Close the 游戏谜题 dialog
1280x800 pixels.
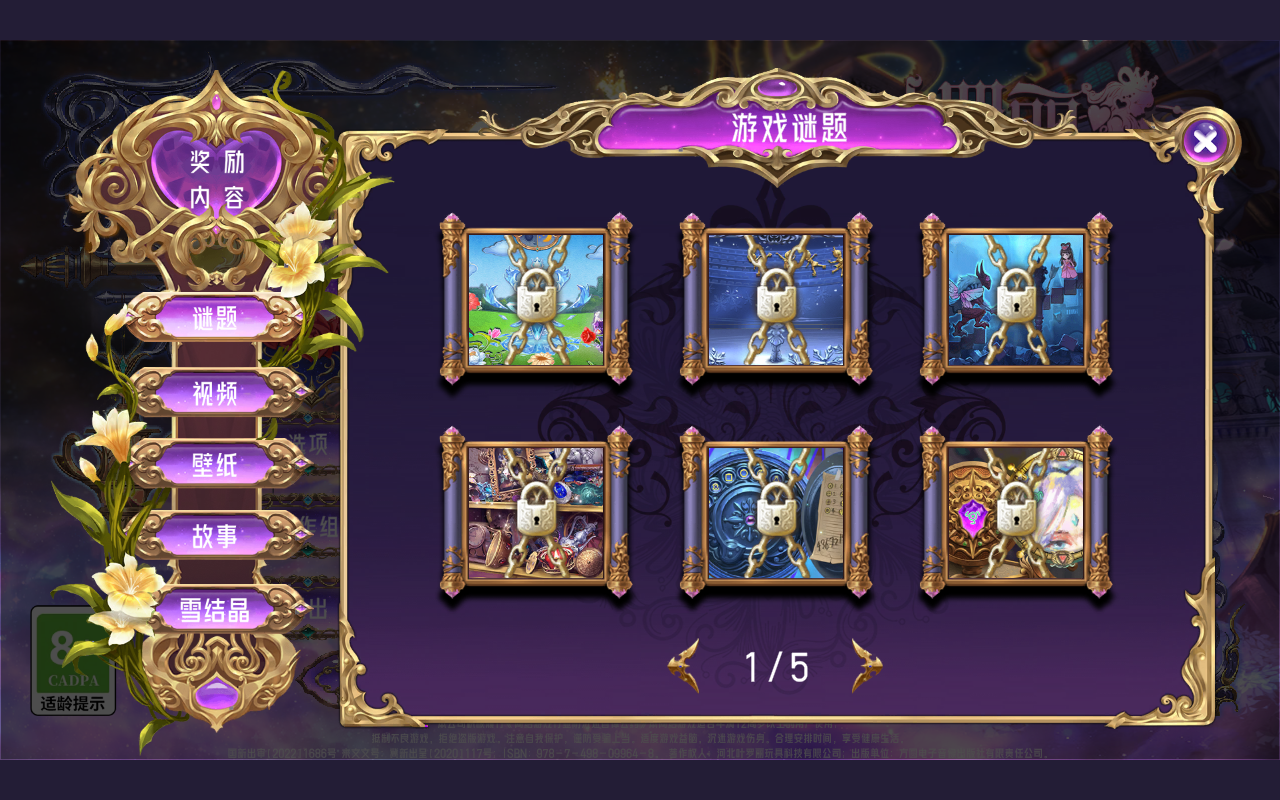pos(1206,141)
